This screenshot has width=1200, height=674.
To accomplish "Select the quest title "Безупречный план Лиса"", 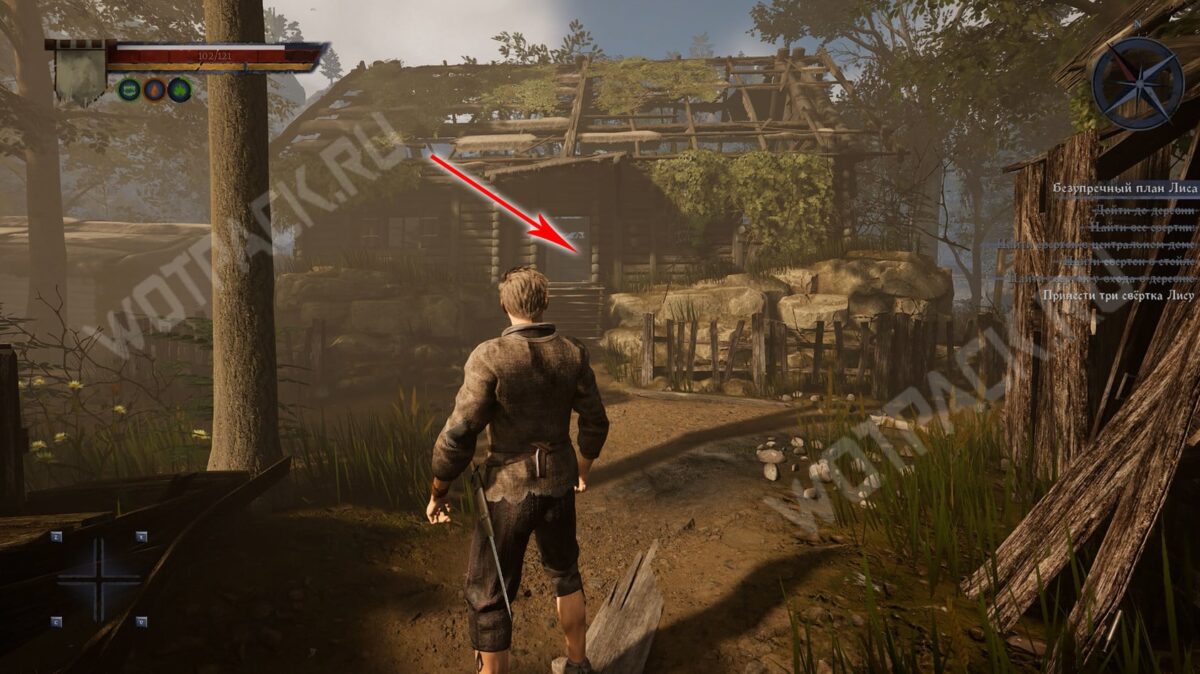I will (1124, 187).
